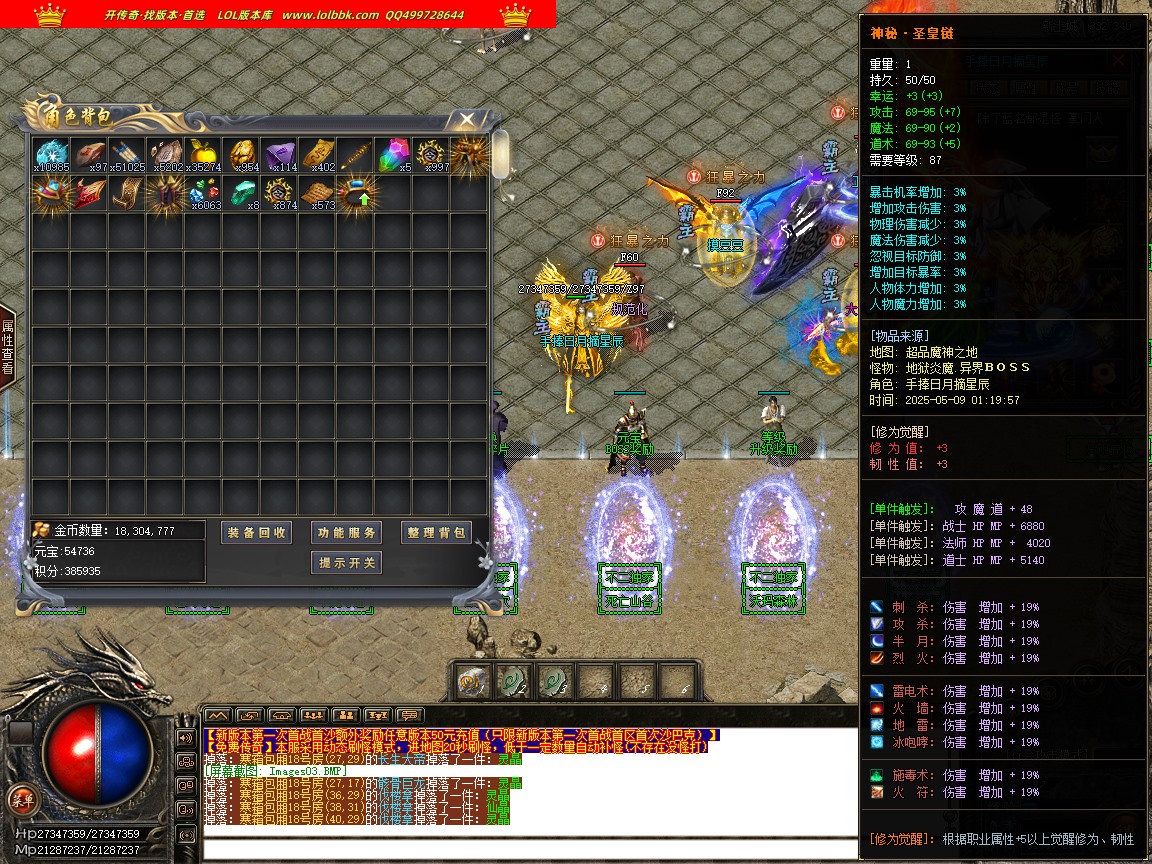Screen dimensions: 1152x864
Task: Toggle the sound speaker button beside chat
Action: (186, 738)
